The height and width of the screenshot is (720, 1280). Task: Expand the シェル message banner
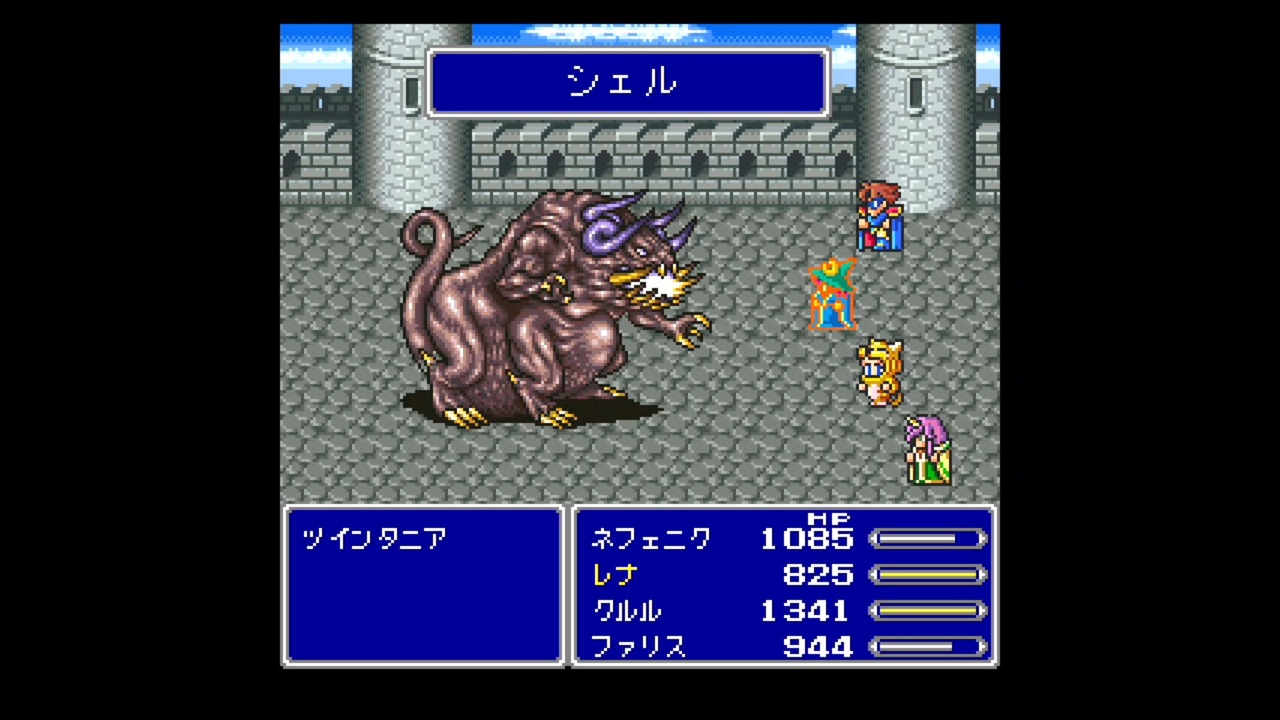point(627,83)
